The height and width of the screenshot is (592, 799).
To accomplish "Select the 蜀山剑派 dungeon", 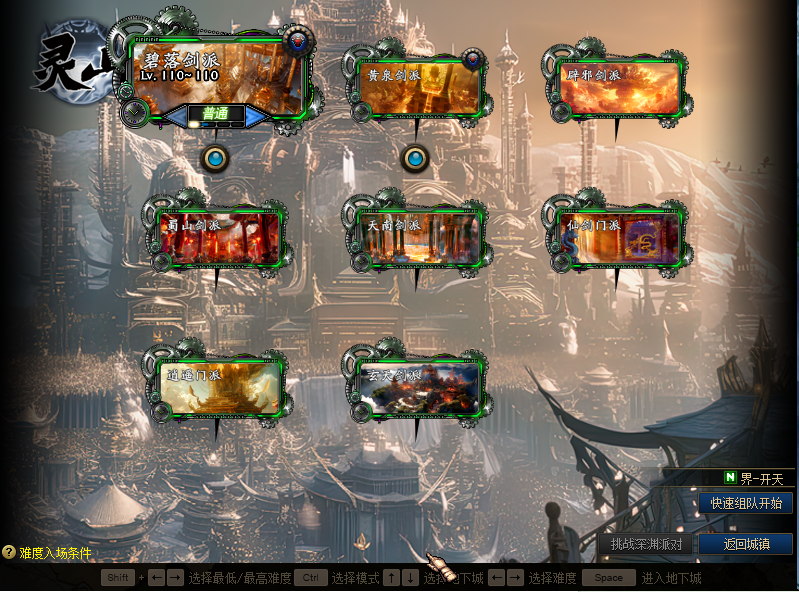I will point(220,239).
